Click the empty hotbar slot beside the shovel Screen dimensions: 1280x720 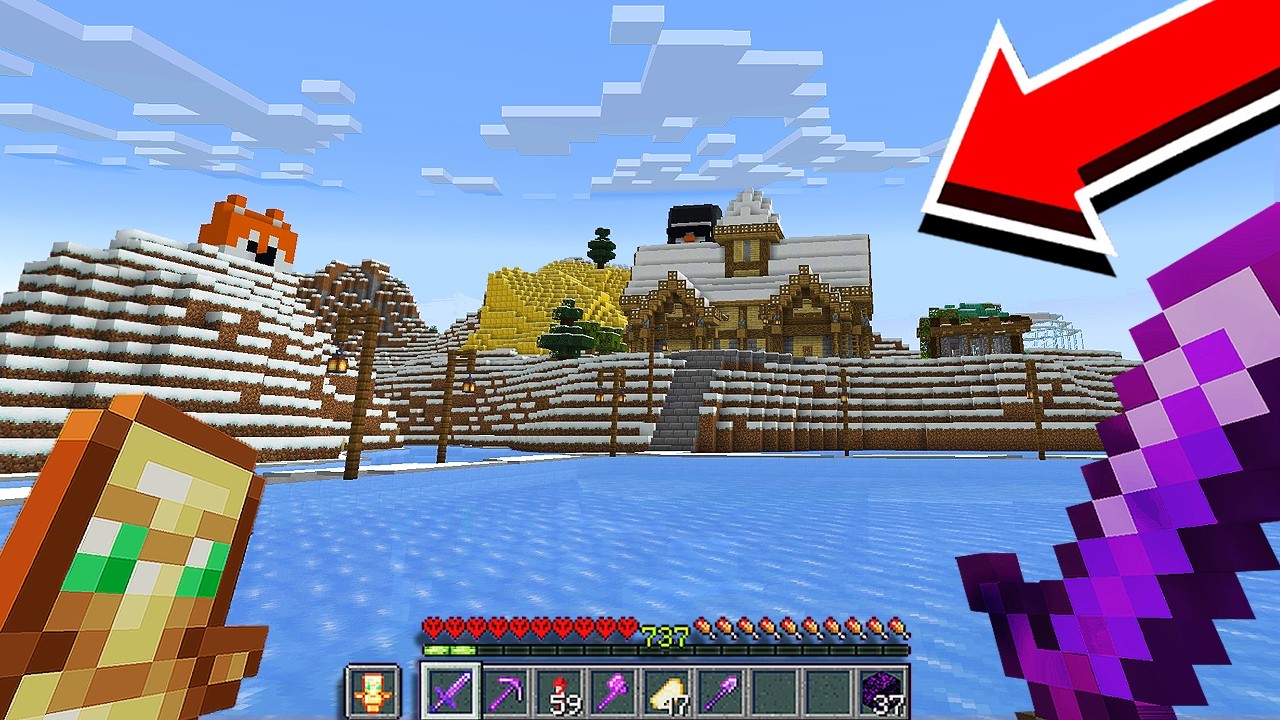[x=774, y=690]
